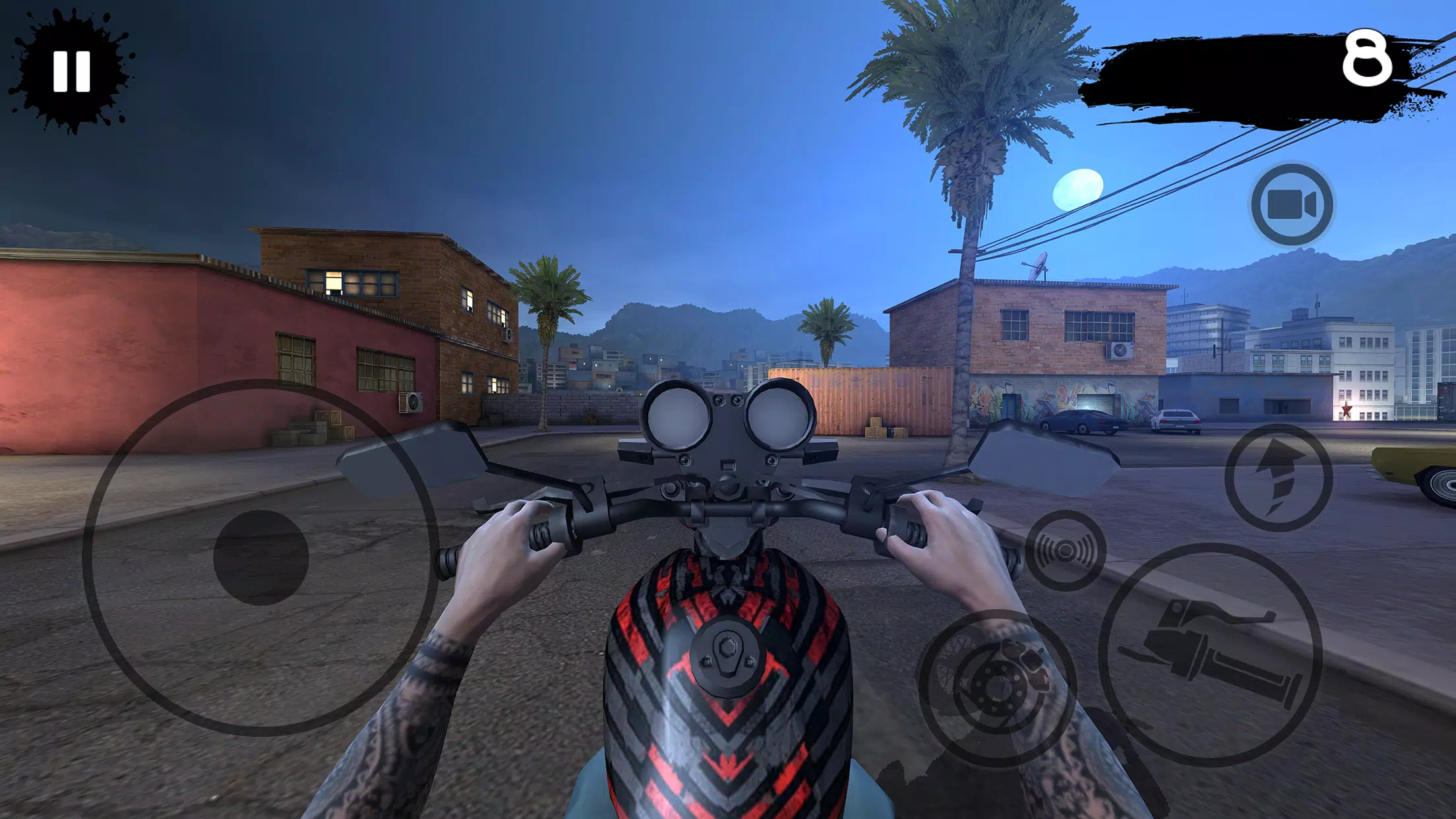Tap the wheelie arrow button
This screenshot has width=1456, height=819.
[1278, 477]
